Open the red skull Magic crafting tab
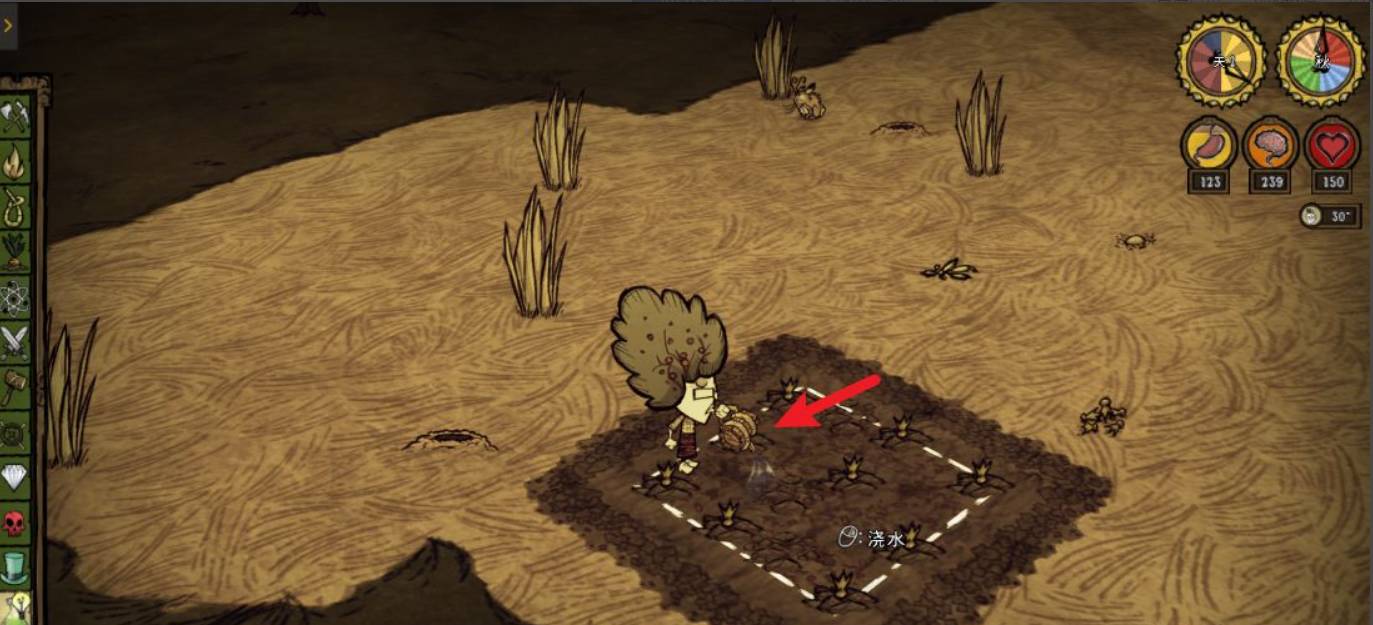Viewport: 1373px width, 625px height. click(x=14, y=522)
